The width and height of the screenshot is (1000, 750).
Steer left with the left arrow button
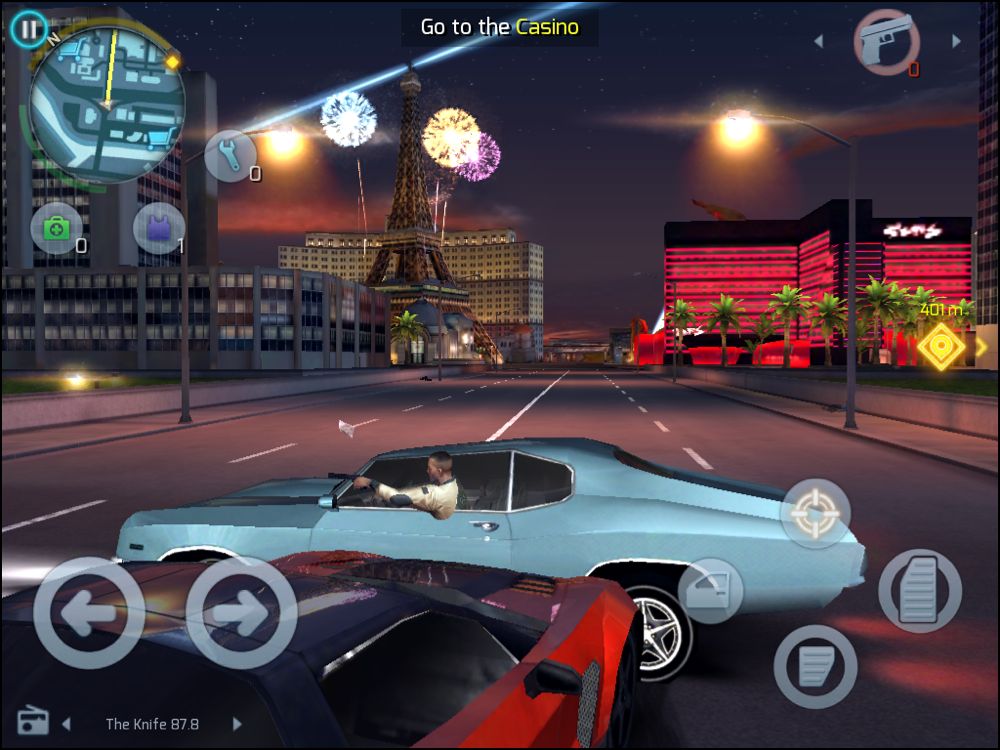[x=88, y=612]
